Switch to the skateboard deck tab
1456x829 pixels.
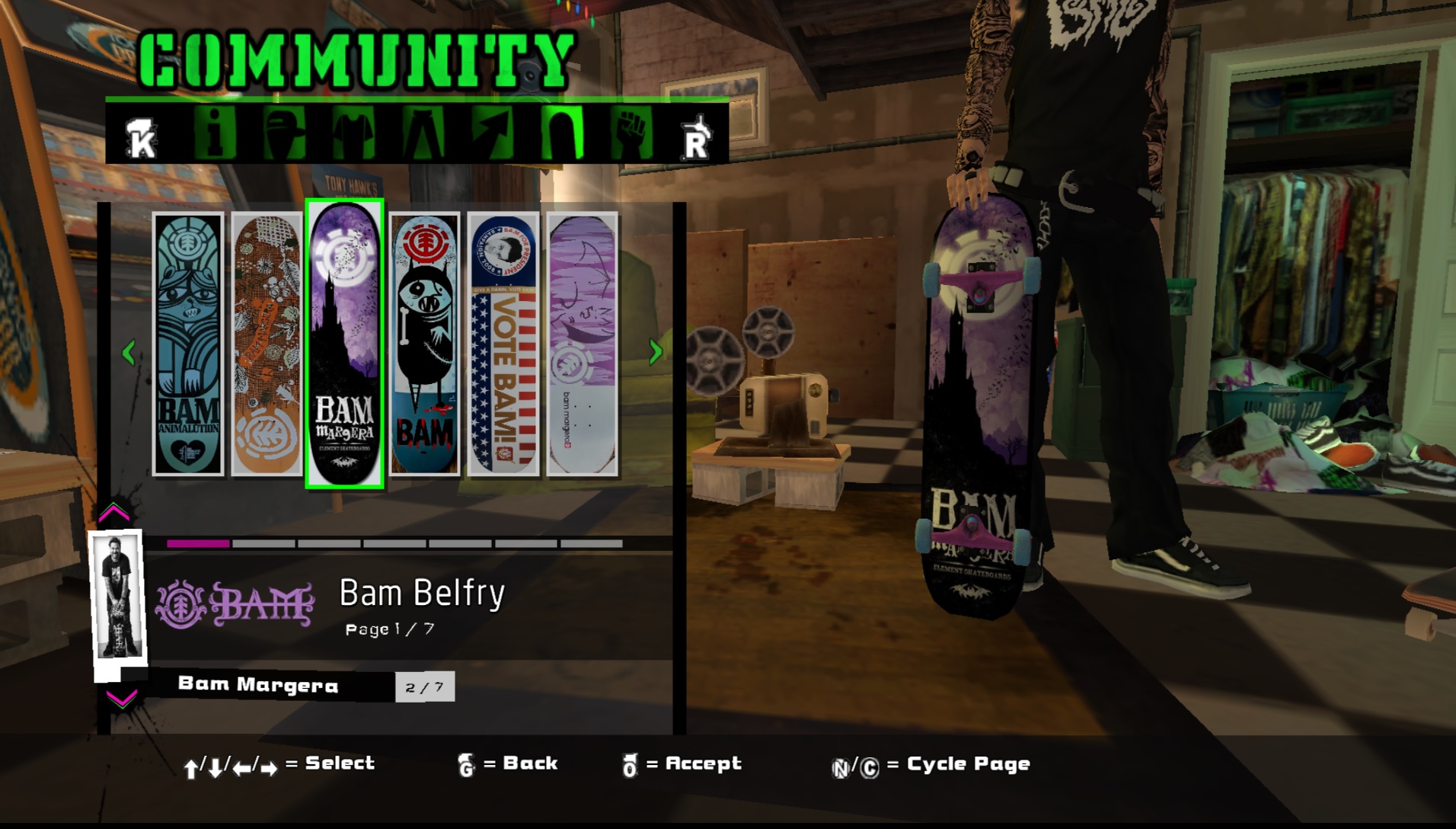[x=563, y=133]
